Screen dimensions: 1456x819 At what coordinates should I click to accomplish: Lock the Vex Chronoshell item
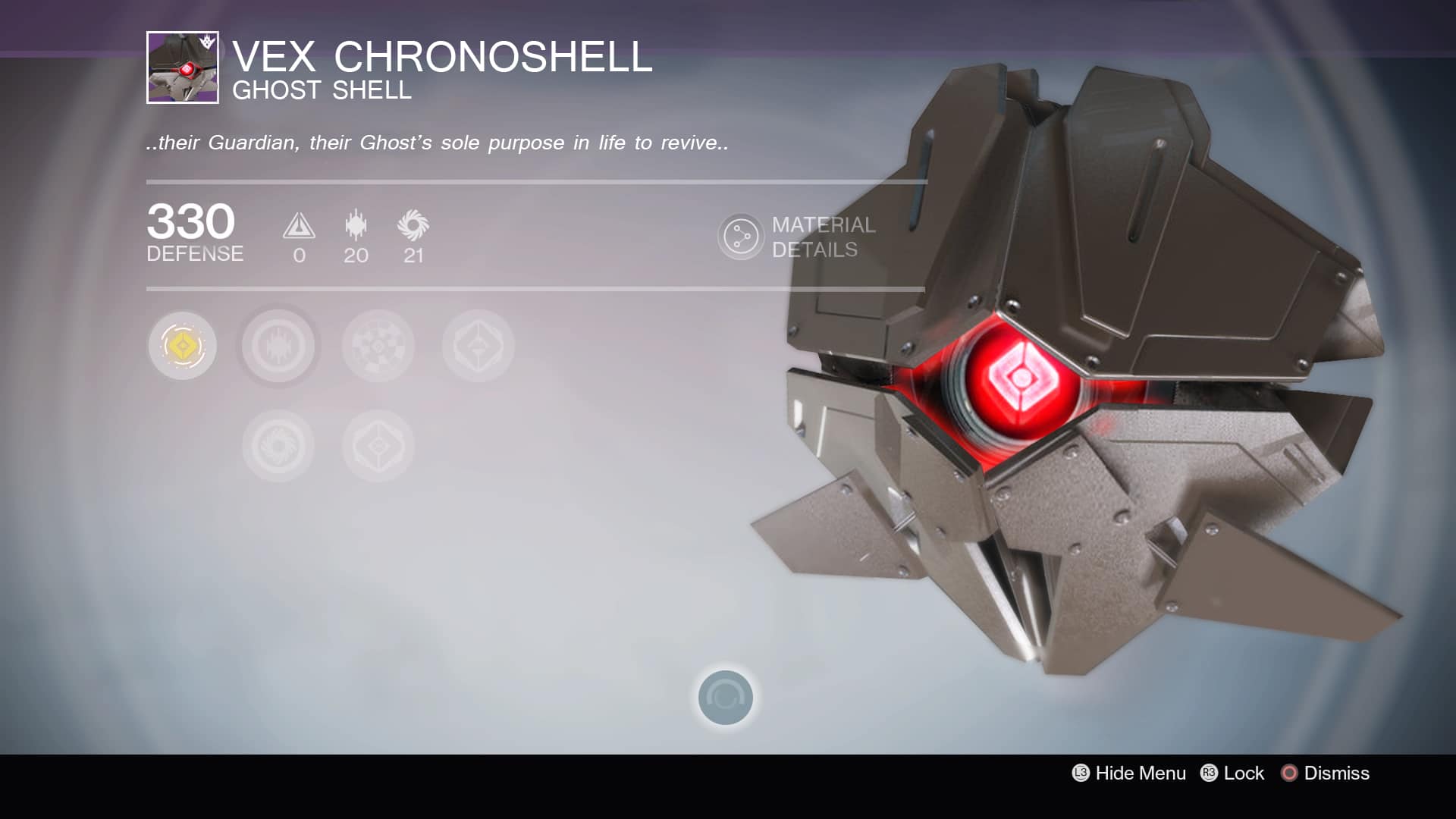click(x=1232, y=773)
